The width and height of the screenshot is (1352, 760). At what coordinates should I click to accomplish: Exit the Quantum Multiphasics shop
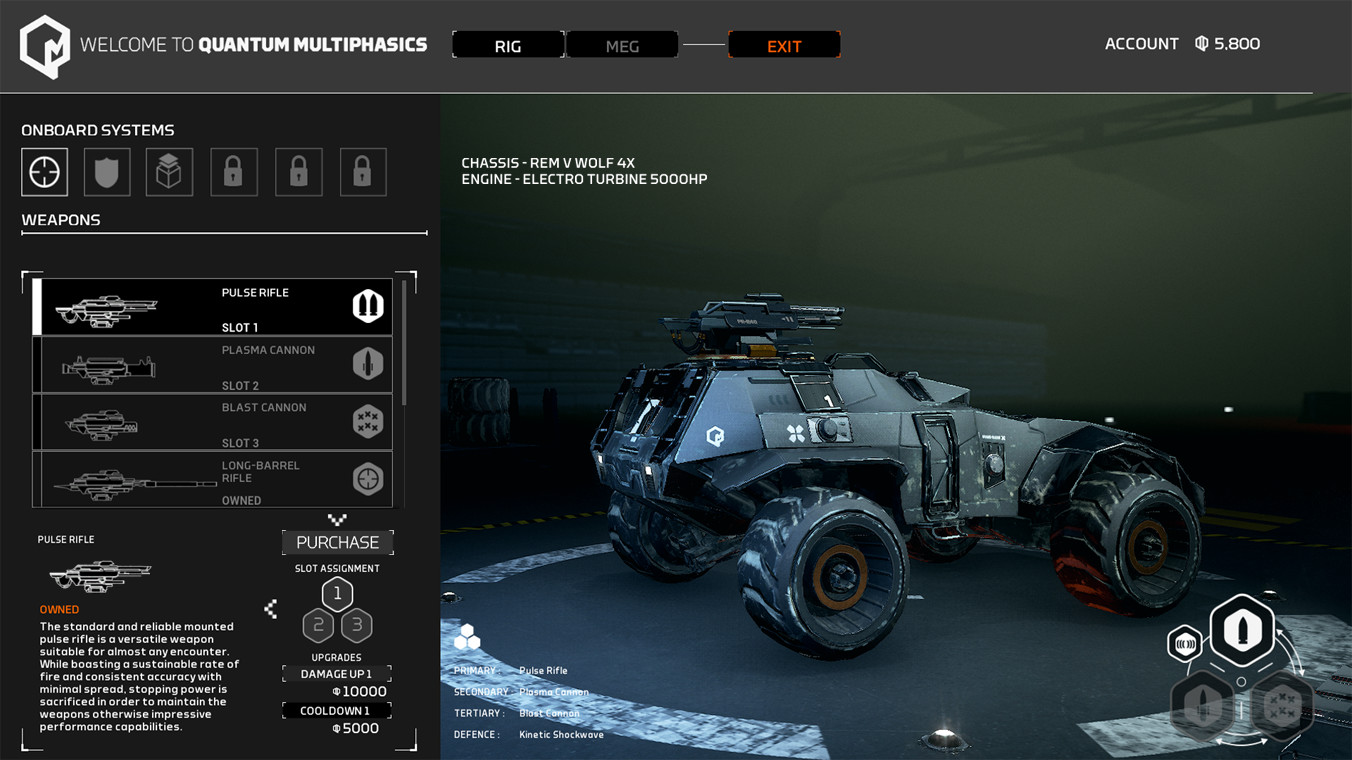pyautogui.click(x=784, y=45)
